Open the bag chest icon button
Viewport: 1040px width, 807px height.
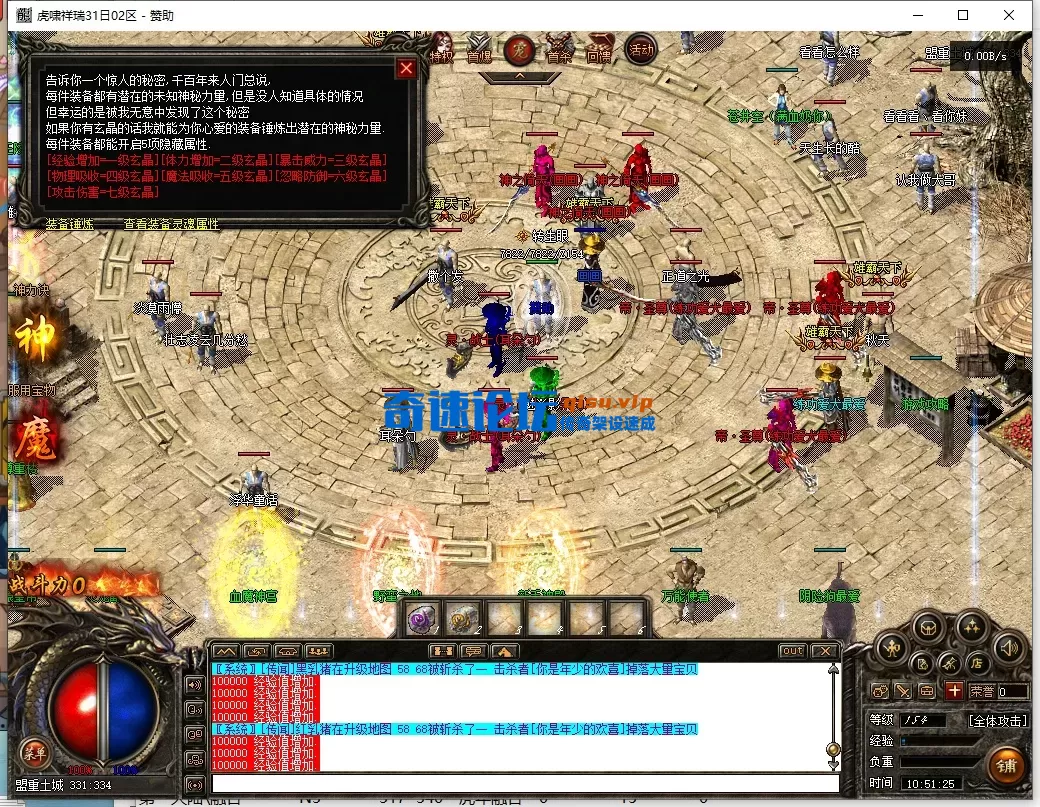point(930,628)
